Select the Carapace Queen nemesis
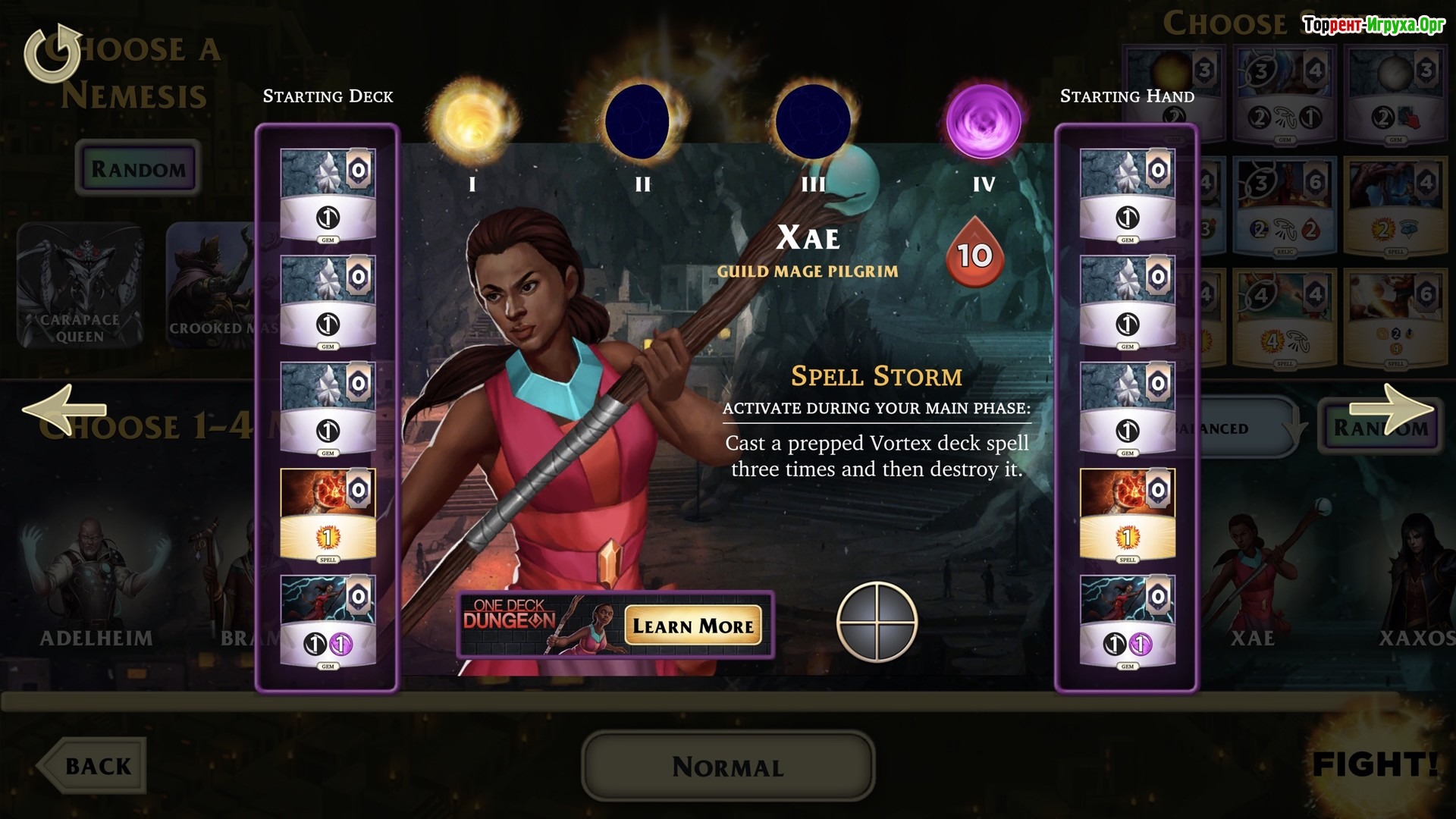 pyautogui.click(x=80, y=286)
